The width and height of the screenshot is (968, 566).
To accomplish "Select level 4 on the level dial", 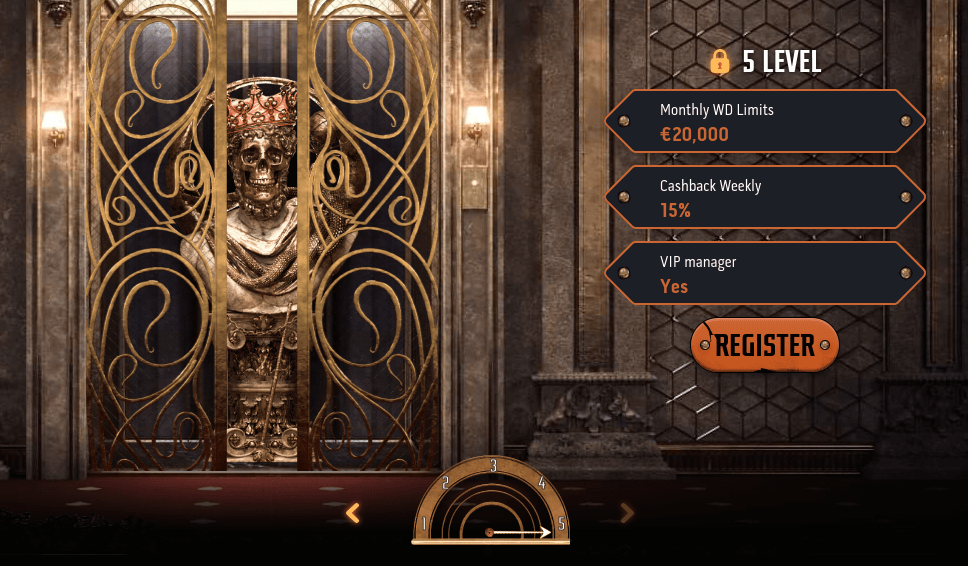I will coord(541,482).
